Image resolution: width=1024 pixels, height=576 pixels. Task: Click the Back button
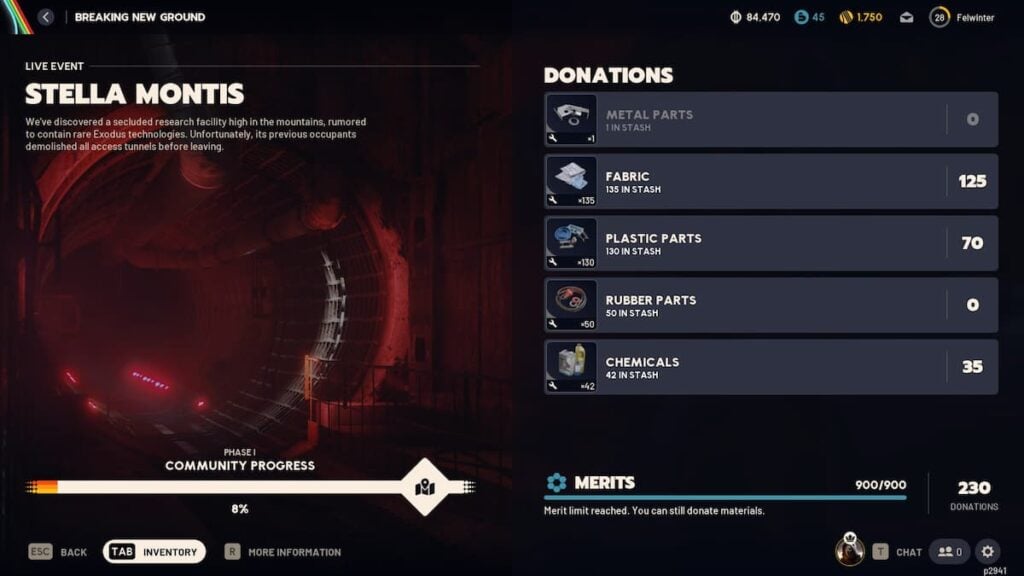(x=58, y=552)
